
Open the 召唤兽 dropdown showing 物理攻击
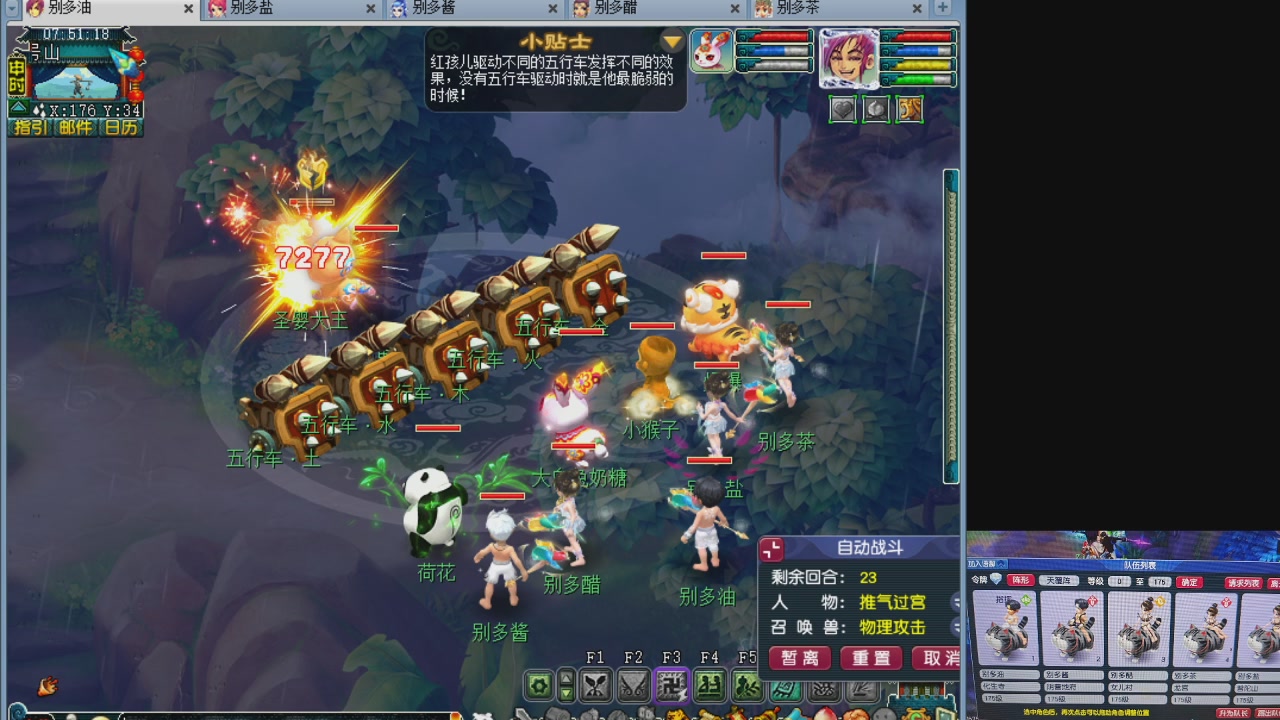(892, 627)
